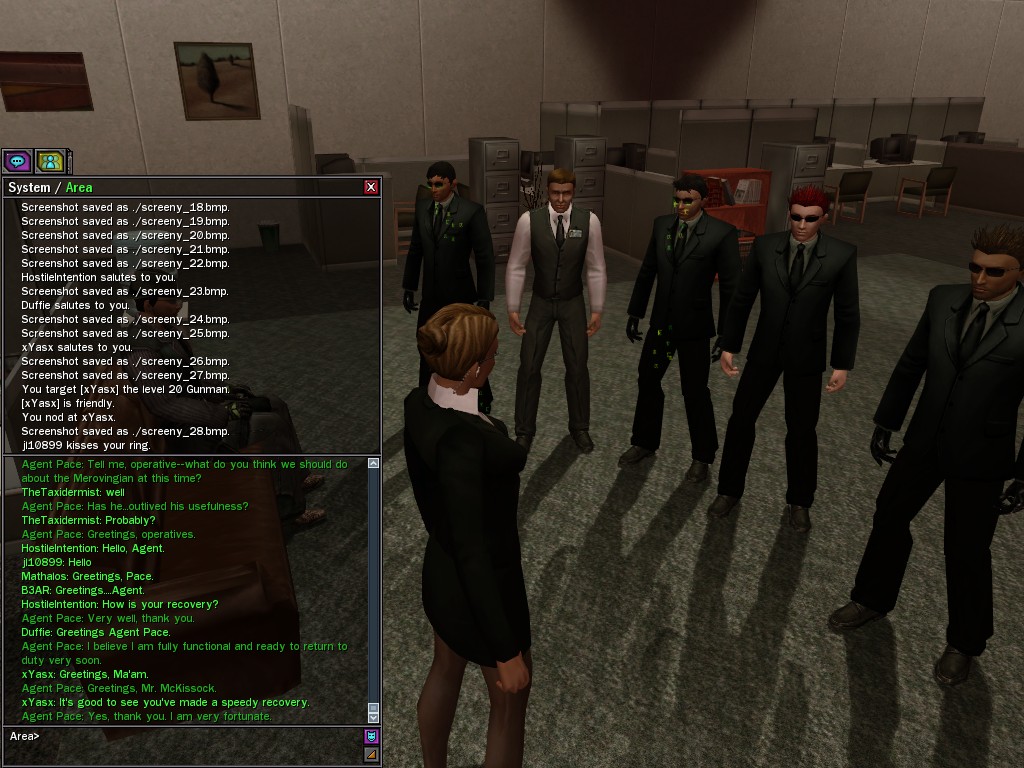The width and height of the screenshot is (1024, 768).
Task: Open the purple speech bubble chat icon
Action: (x=17, y=161)
